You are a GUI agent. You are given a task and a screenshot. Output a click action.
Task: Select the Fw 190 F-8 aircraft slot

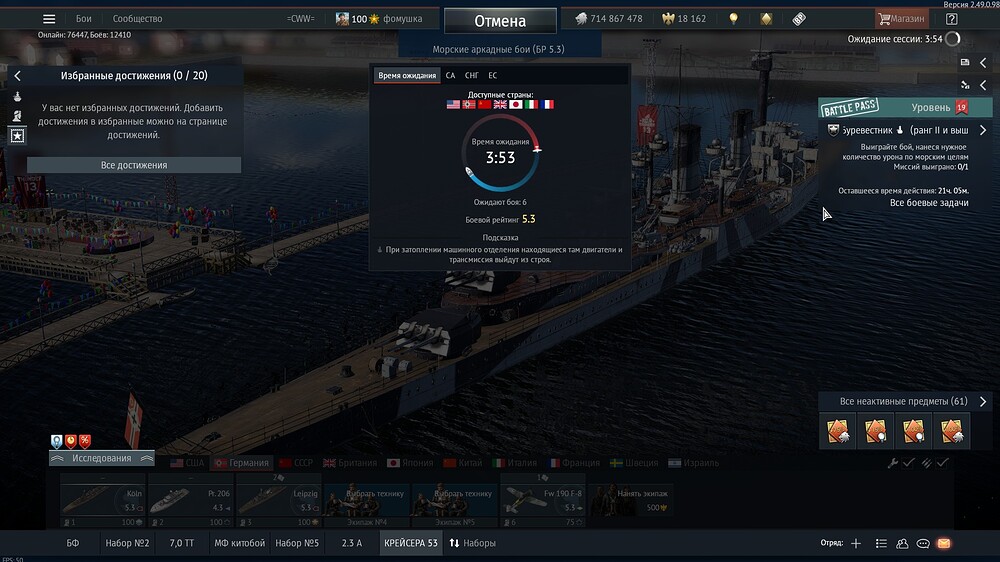tap(540, 500)
